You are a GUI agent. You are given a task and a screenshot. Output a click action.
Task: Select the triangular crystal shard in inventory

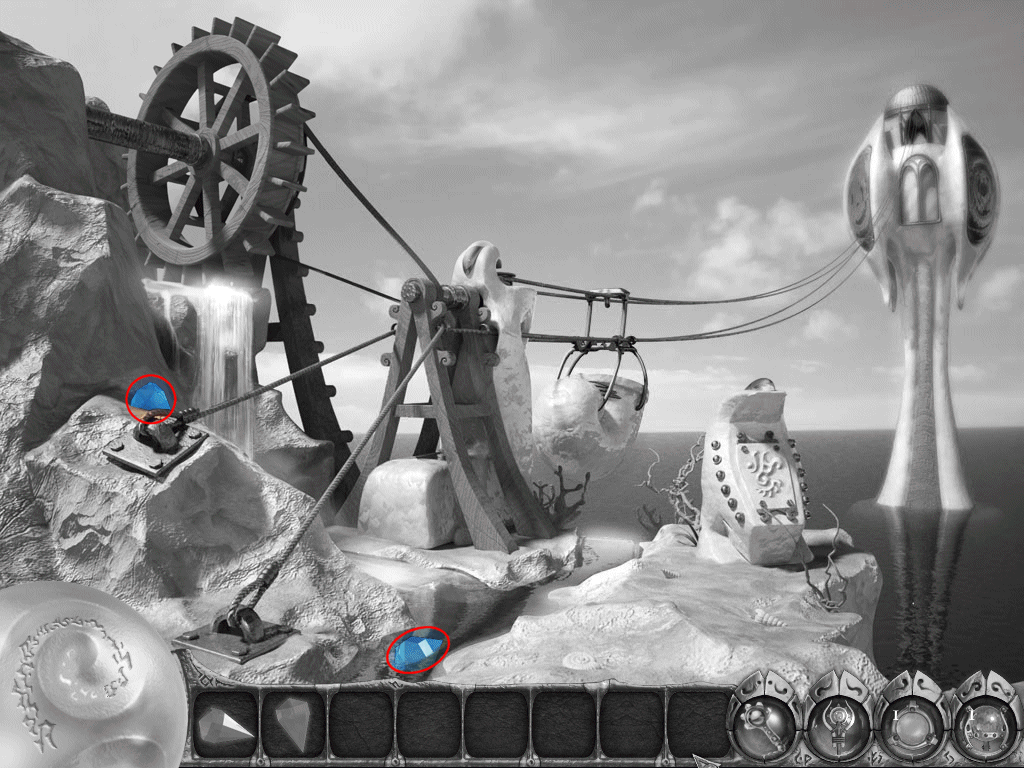pos(225,724)
